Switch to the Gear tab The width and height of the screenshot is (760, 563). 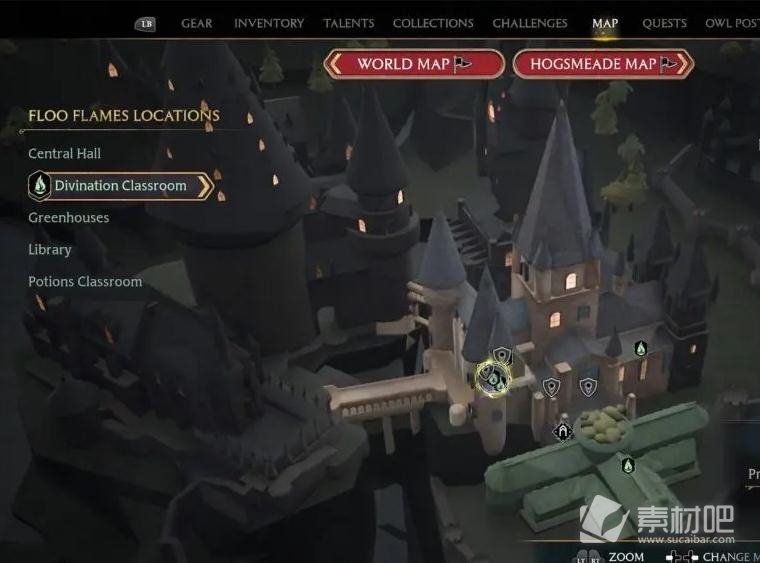(197, 23)
